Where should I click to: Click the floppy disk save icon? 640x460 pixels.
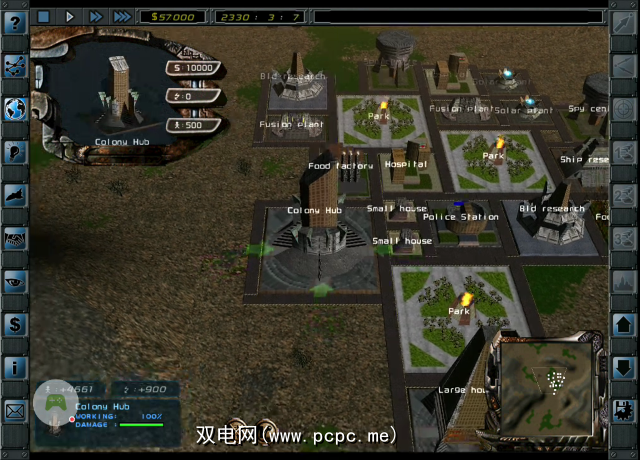pyautogui.click(x=623, y=410)
